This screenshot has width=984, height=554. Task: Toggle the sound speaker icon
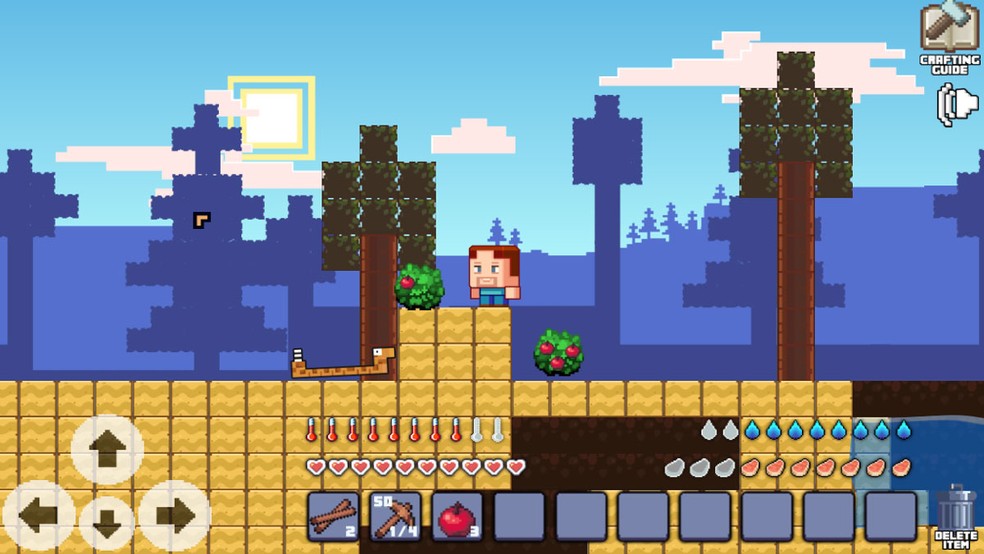[x=956, y=105]
